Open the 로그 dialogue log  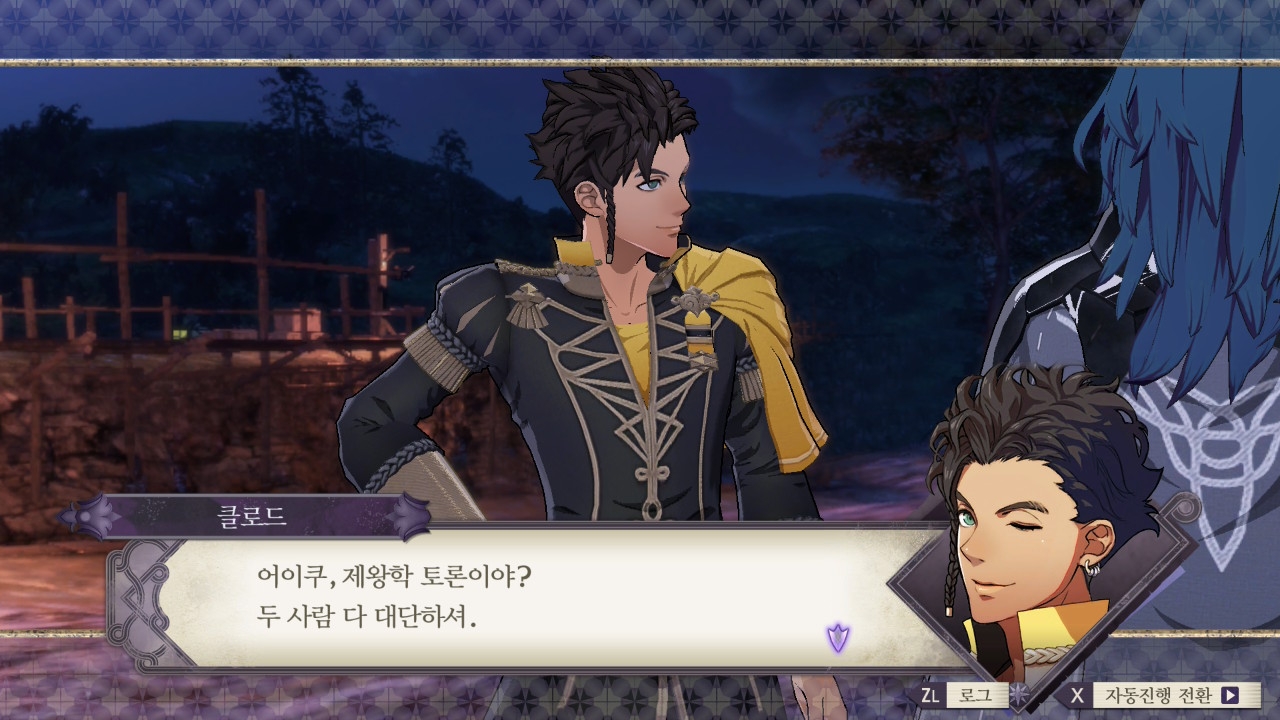coord(969,695)
